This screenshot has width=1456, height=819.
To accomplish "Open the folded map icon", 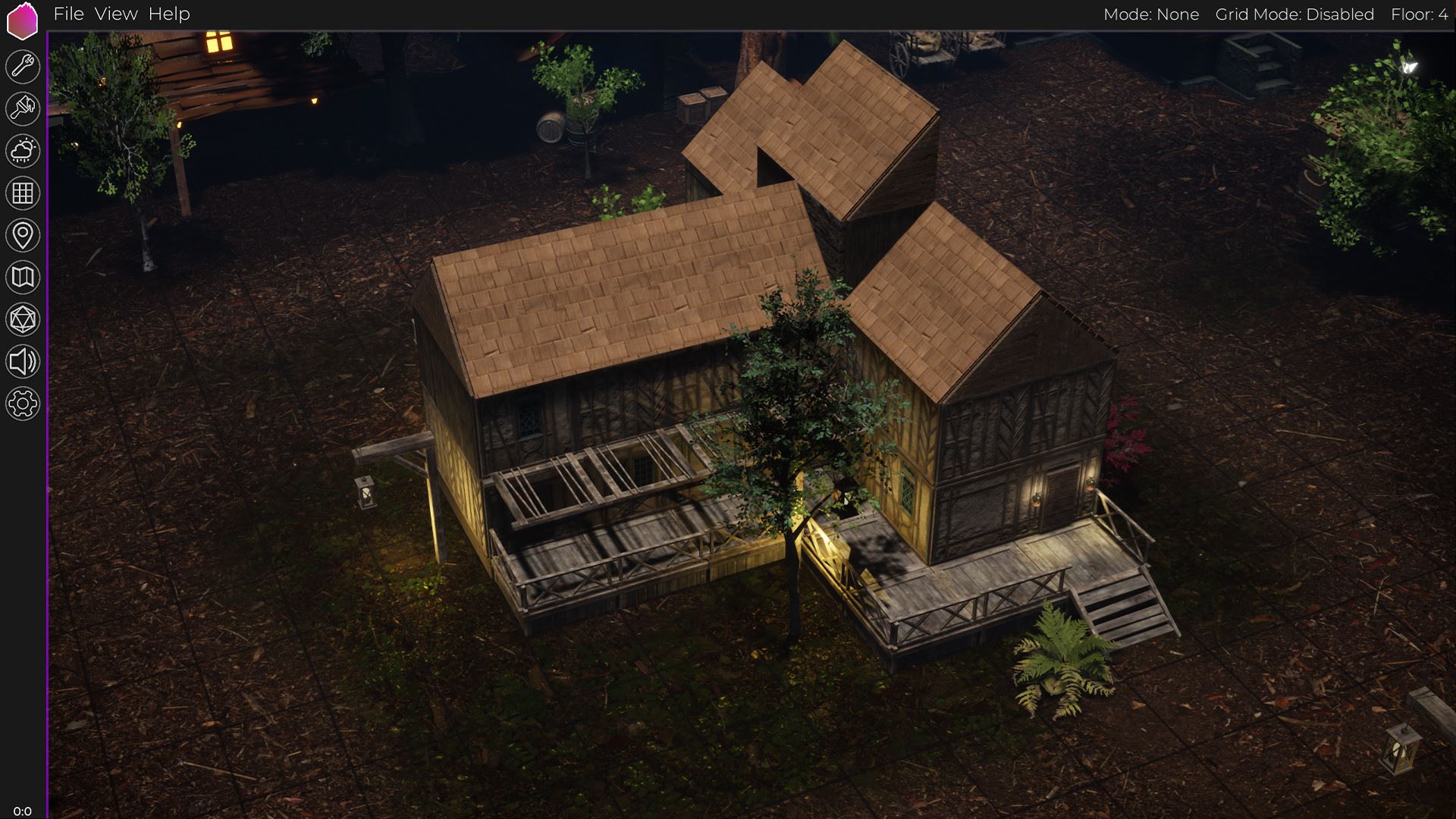I will click(x=23, y=278).
